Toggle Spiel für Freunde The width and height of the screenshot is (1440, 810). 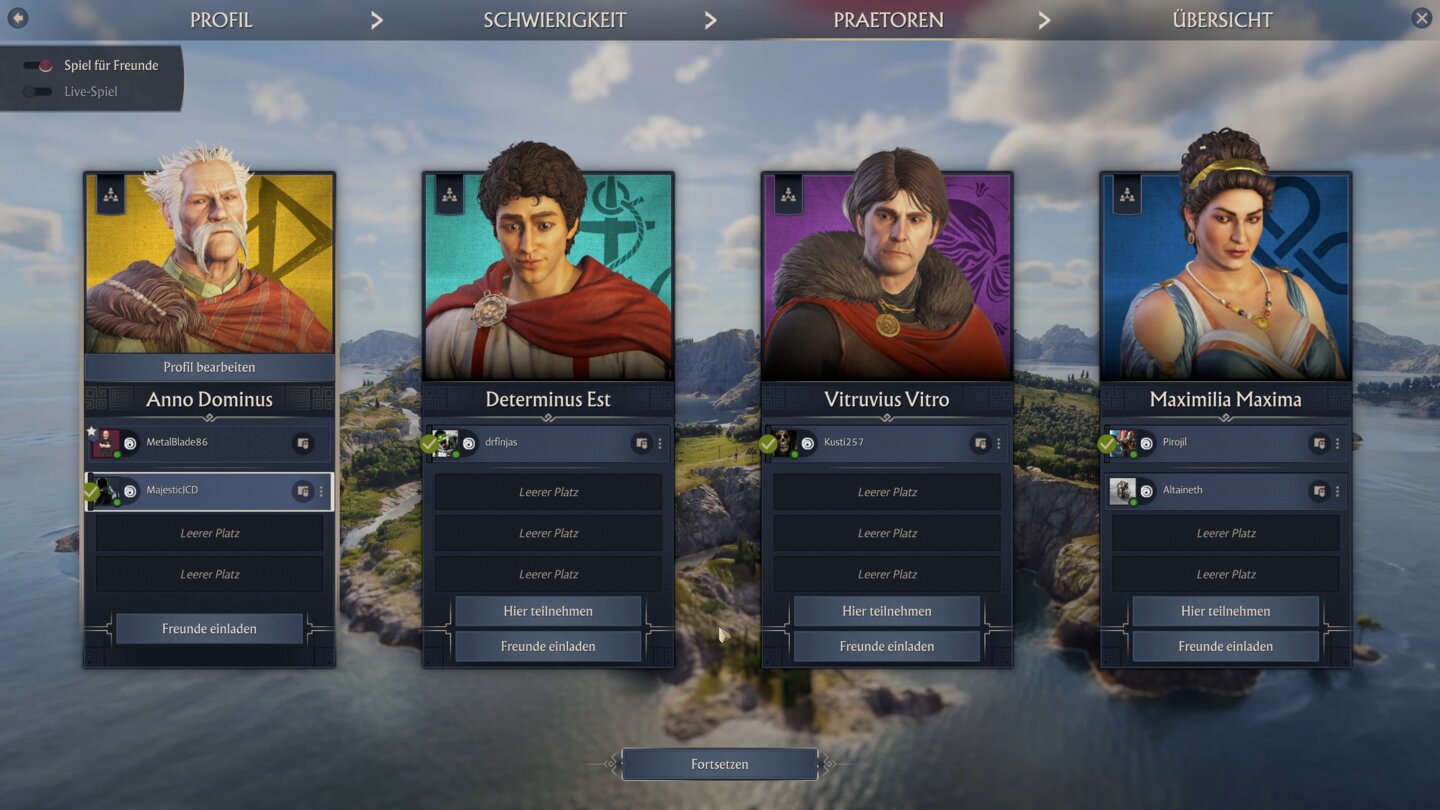[38, 66]
